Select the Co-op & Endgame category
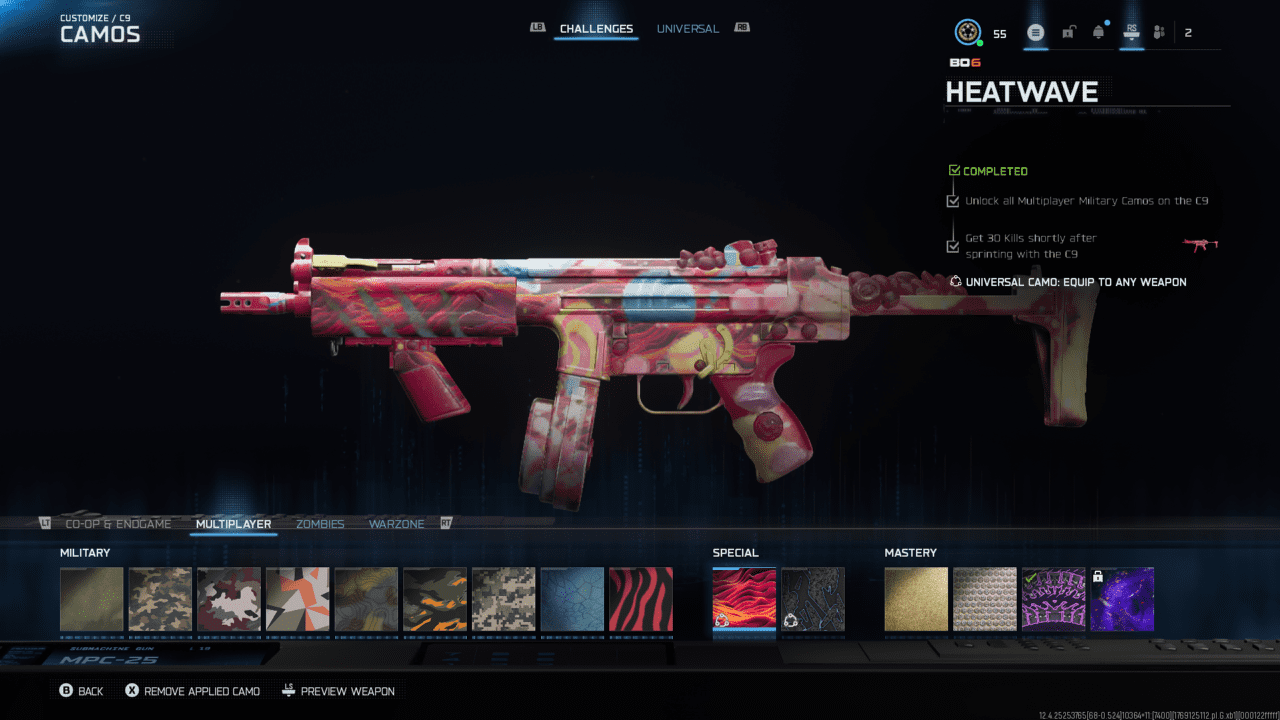The height and width of the screenshot is (720, 1280). click(118, 524)
